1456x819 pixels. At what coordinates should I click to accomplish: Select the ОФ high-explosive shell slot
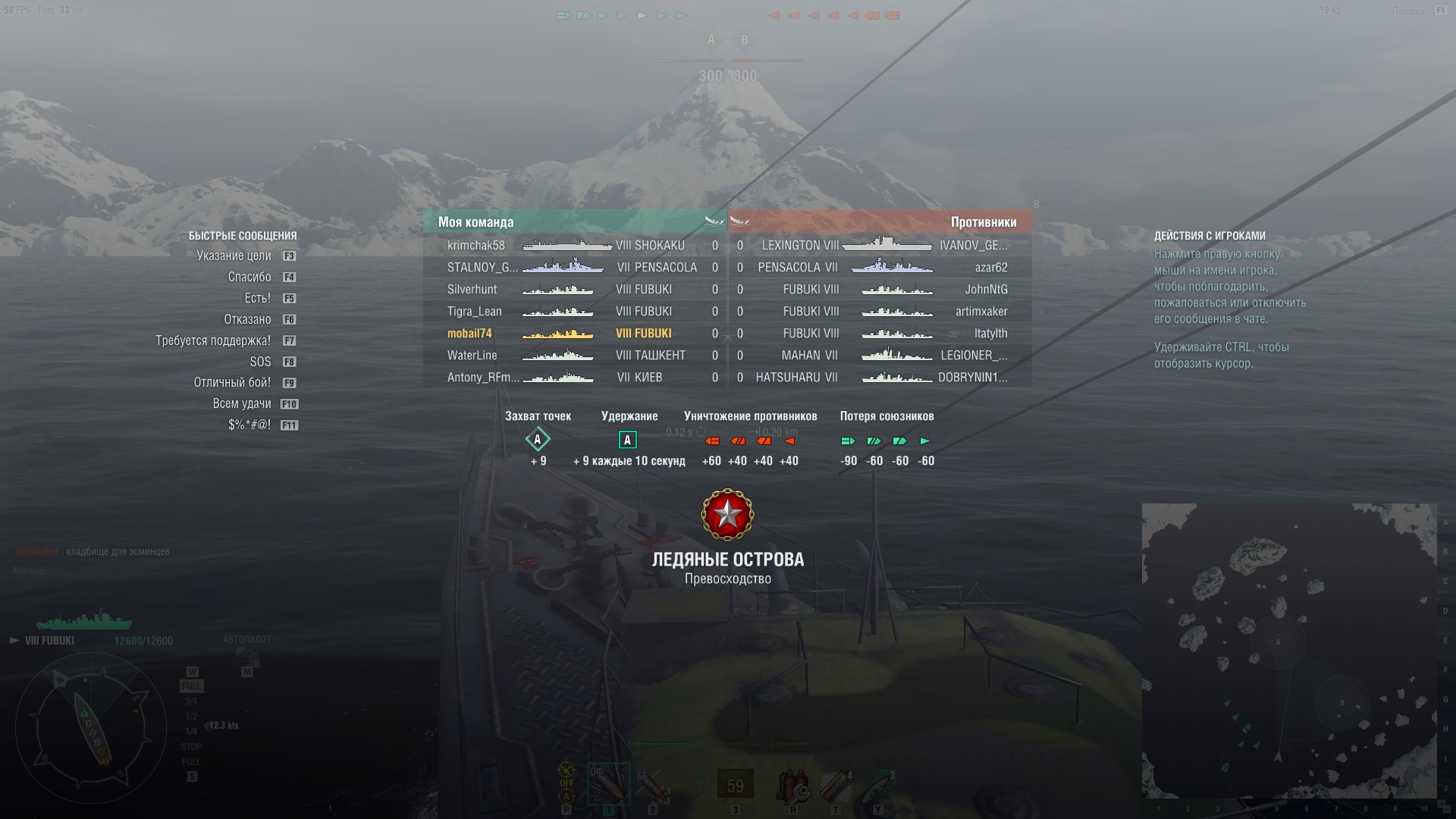608,784
